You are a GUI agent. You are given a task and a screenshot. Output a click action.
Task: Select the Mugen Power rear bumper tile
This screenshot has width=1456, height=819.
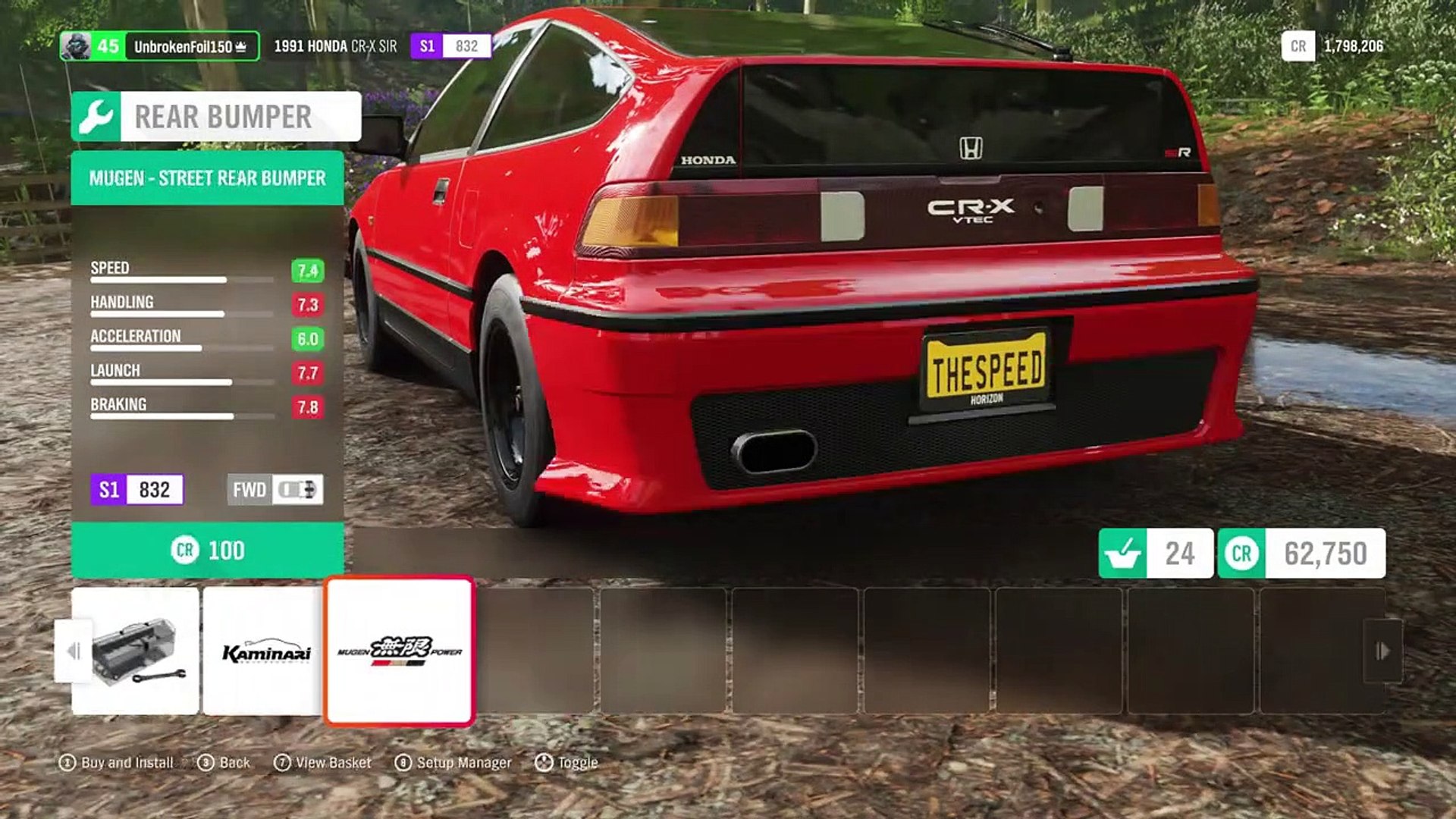point(400,651)
